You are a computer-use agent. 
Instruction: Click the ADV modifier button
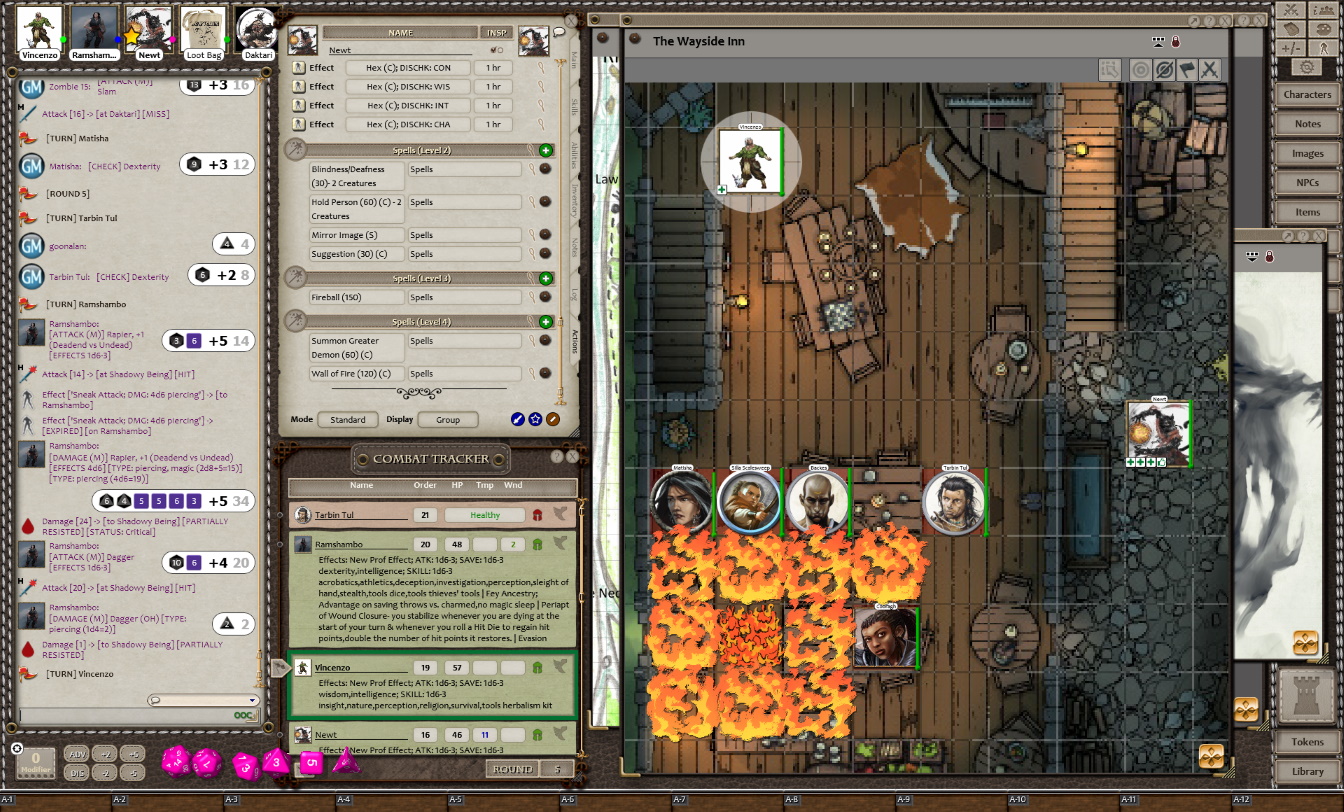coord(77,754)
